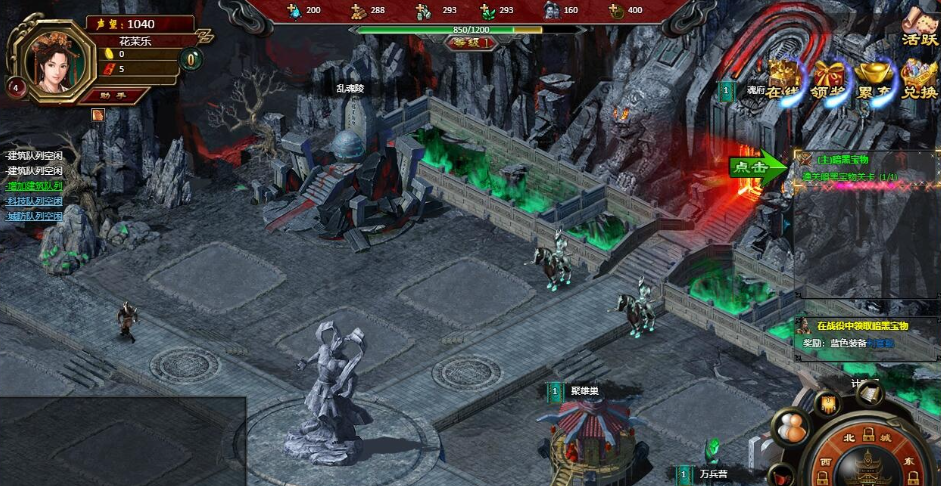Viewport: 941px width, 486px height.
Task: Open the 累充 gold ingot icon
Action: (874, 77)
